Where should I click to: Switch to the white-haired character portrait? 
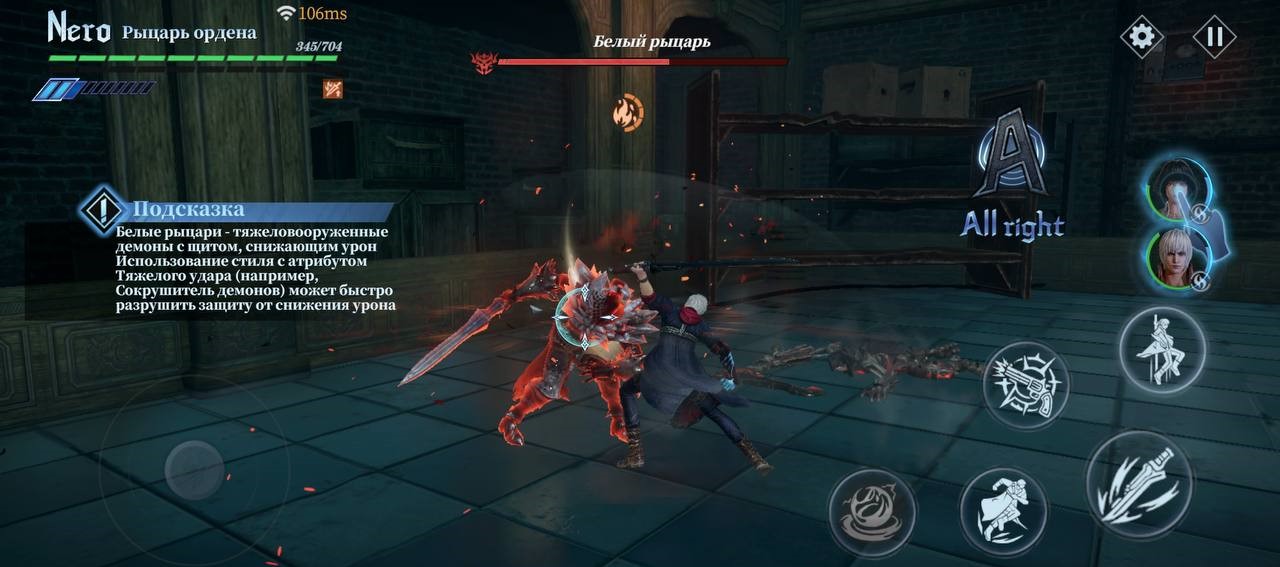(x=1177, y=258)
